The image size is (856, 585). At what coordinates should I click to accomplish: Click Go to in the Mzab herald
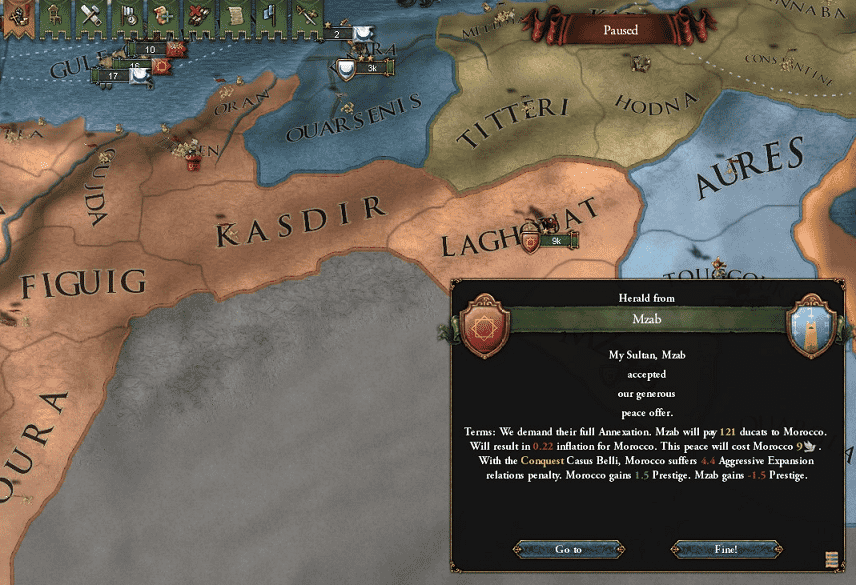point(569,549)
